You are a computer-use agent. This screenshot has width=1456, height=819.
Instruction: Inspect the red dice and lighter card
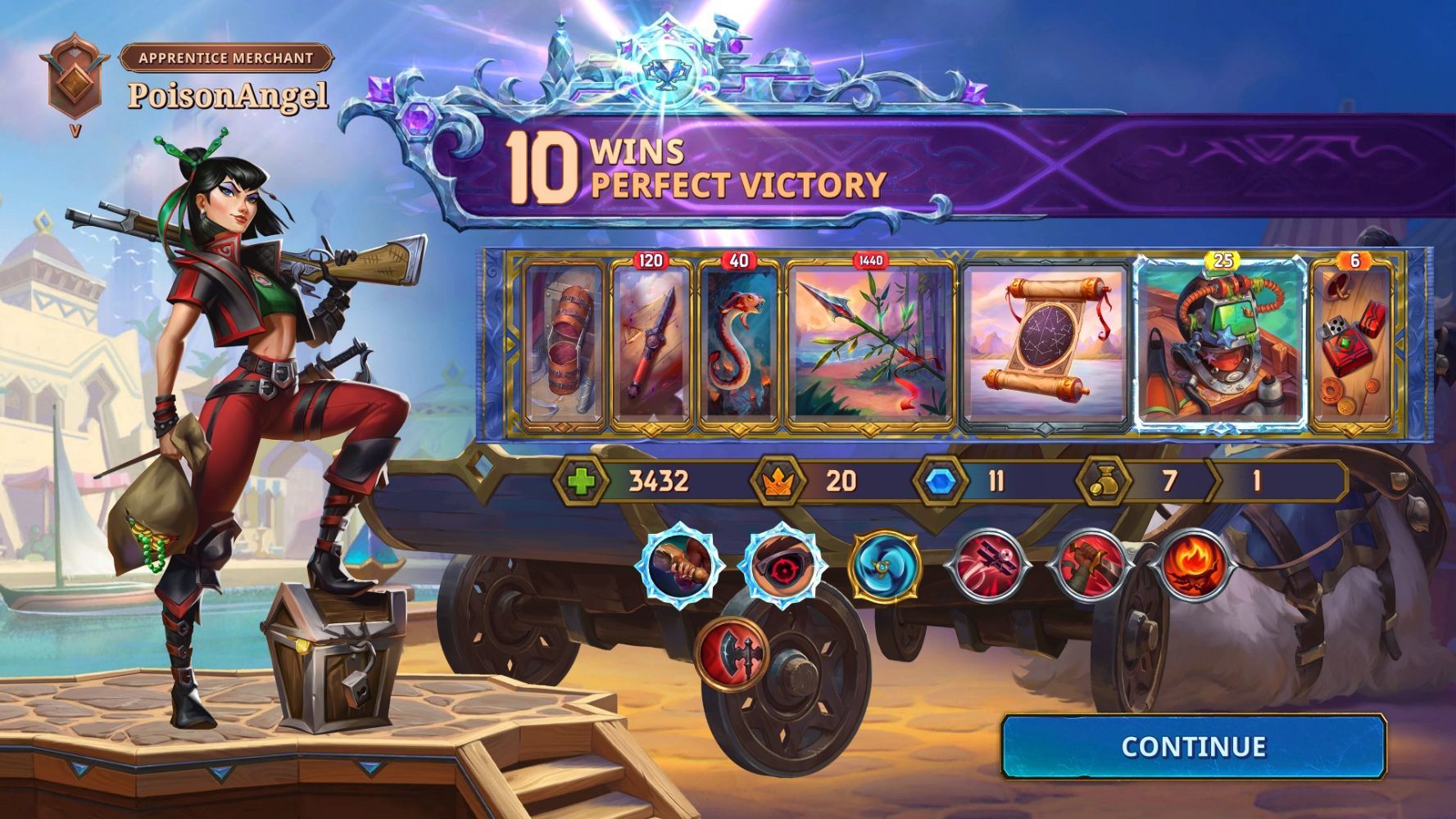coord(1353,344)
